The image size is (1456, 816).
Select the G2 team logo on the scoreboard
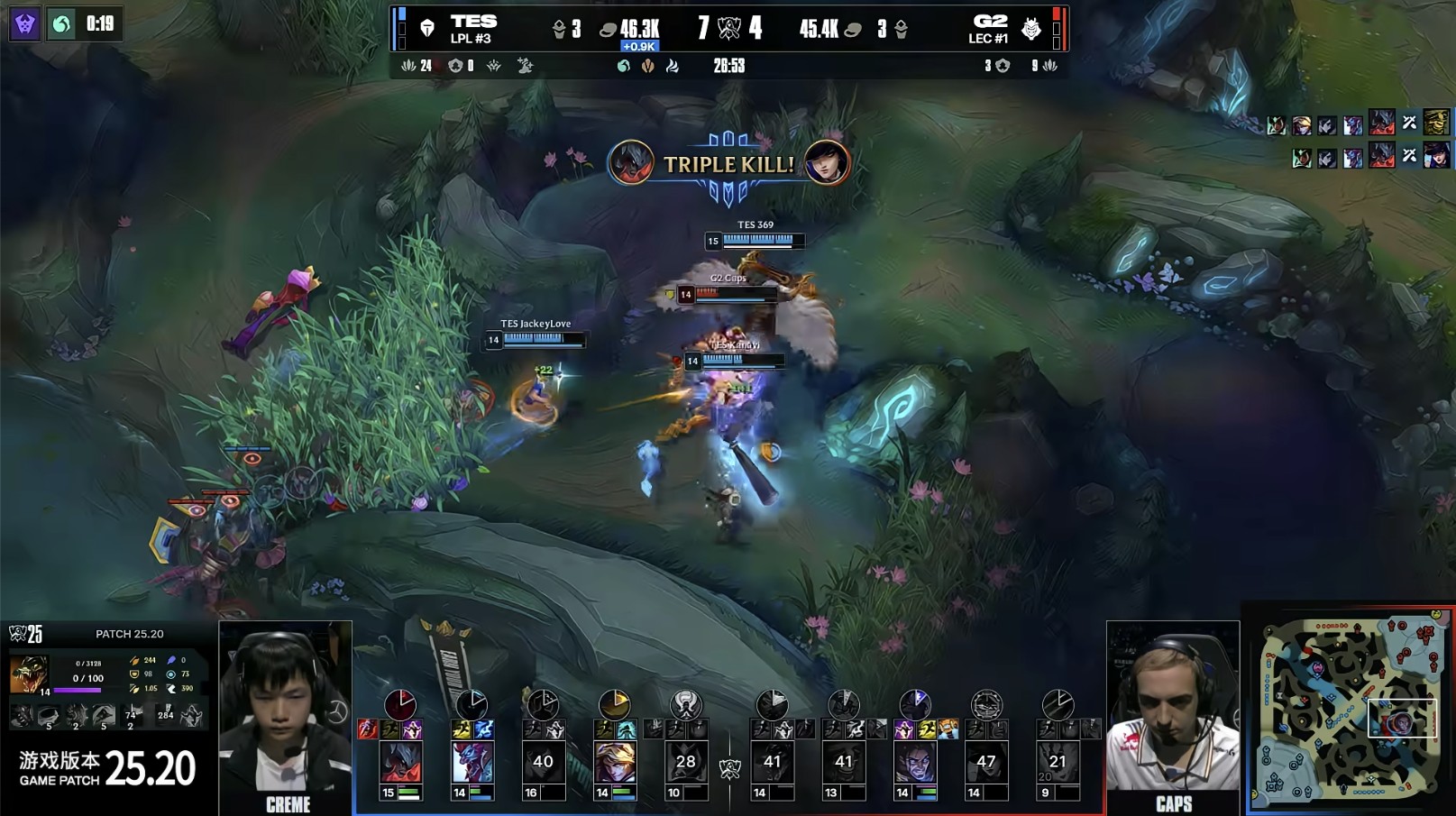(1030, 30)
